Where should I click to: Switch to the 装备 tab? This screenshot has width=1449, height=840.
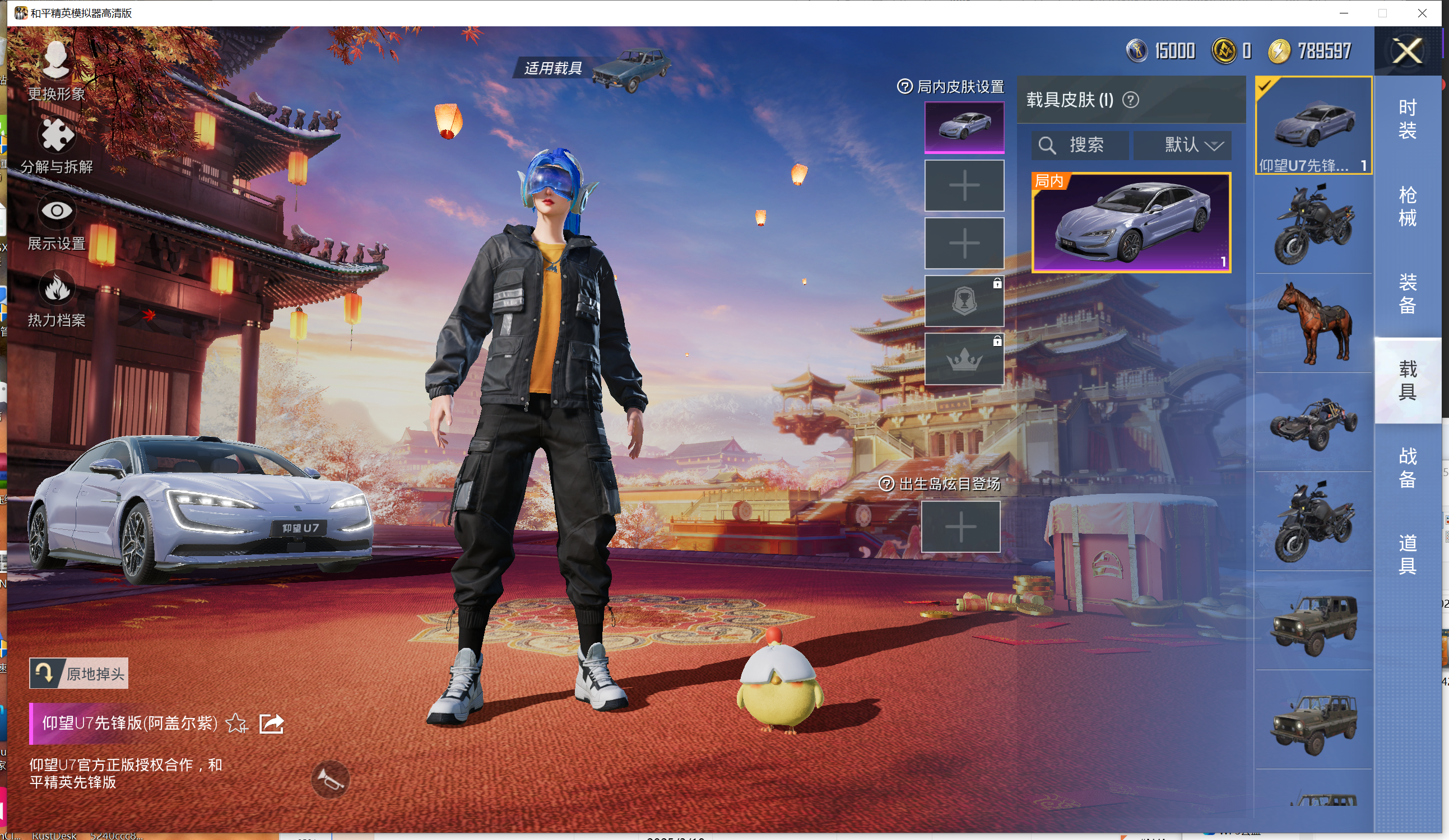(1407, 293)
